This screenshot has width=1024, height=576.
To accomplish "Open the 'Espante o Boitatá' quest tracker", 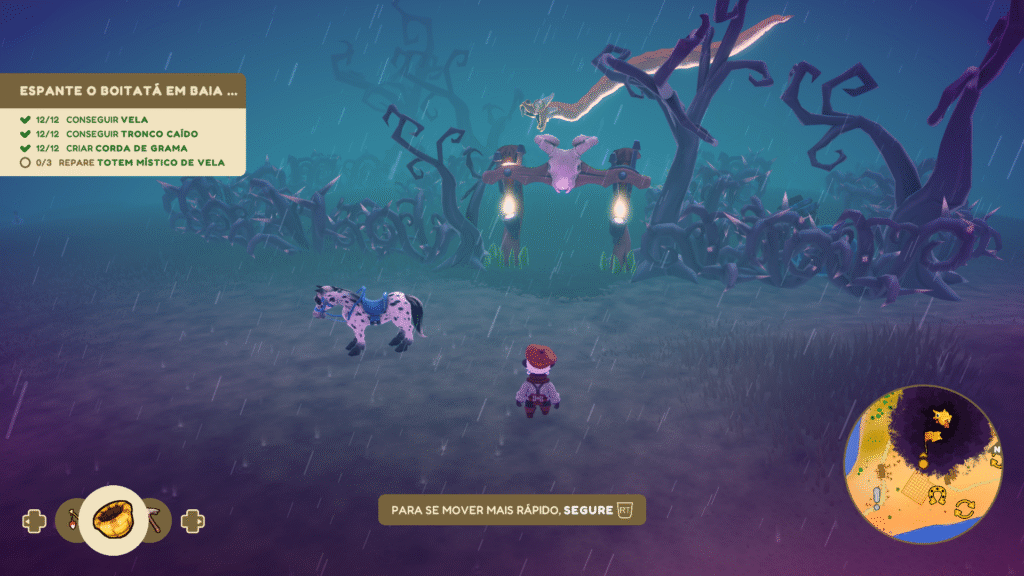I will click(130, 90).
